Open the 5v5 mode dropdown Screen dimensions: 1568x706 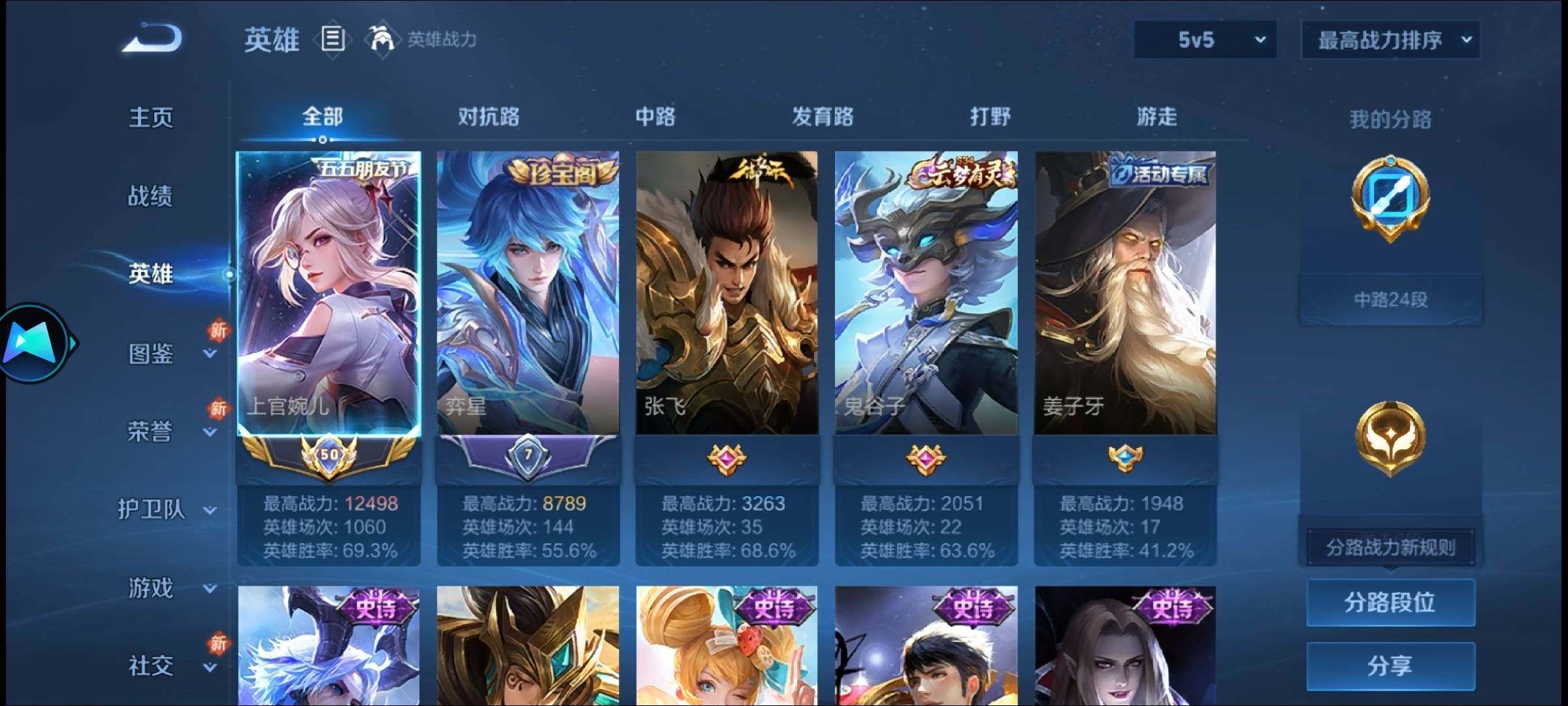(1204, 39)
